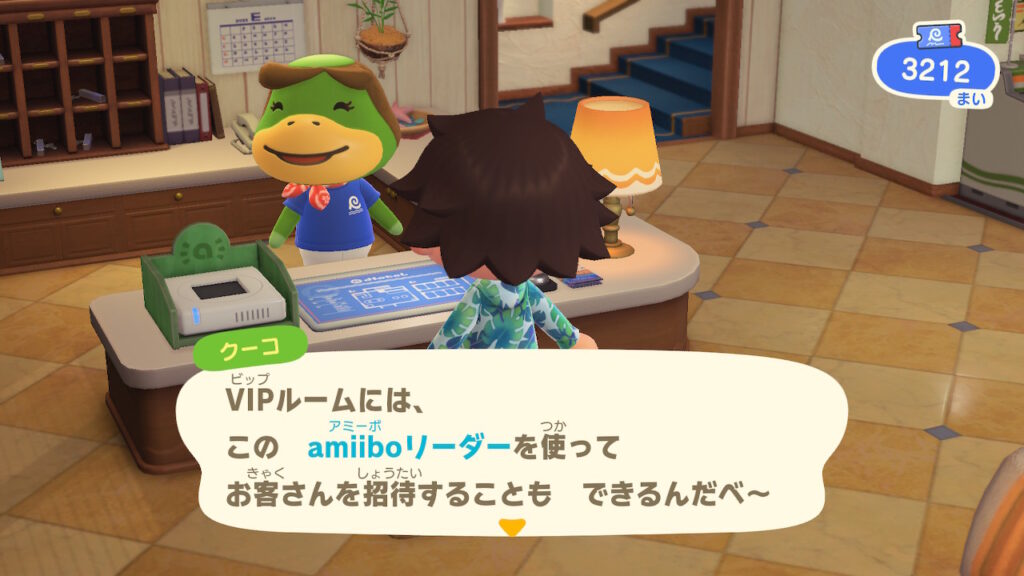Screen dimensions: 1024x576
Task: Advance dialogue with the yellow continue arrow
Action: pyautogui.click(x=512, y=527)
